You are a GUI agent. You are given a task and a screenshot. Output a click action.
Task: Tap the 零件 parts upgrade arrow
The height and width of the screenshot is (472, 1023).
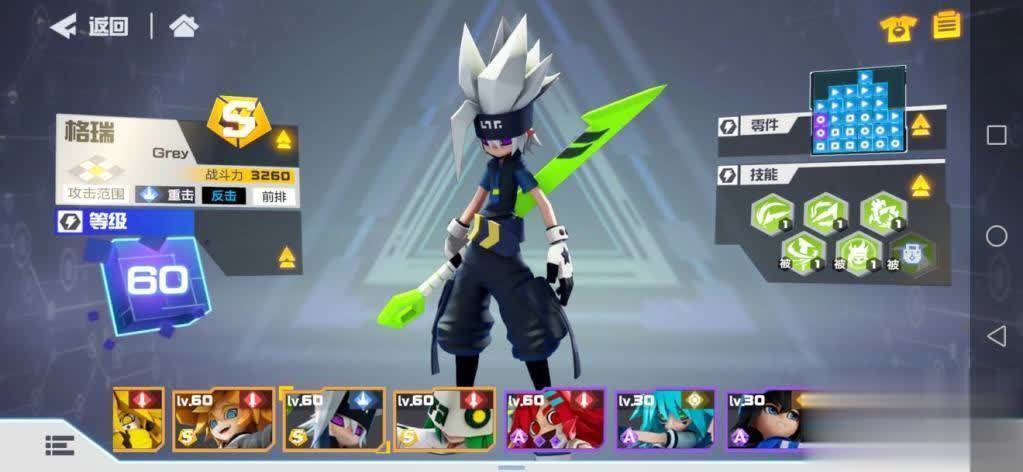coord(921,125)
